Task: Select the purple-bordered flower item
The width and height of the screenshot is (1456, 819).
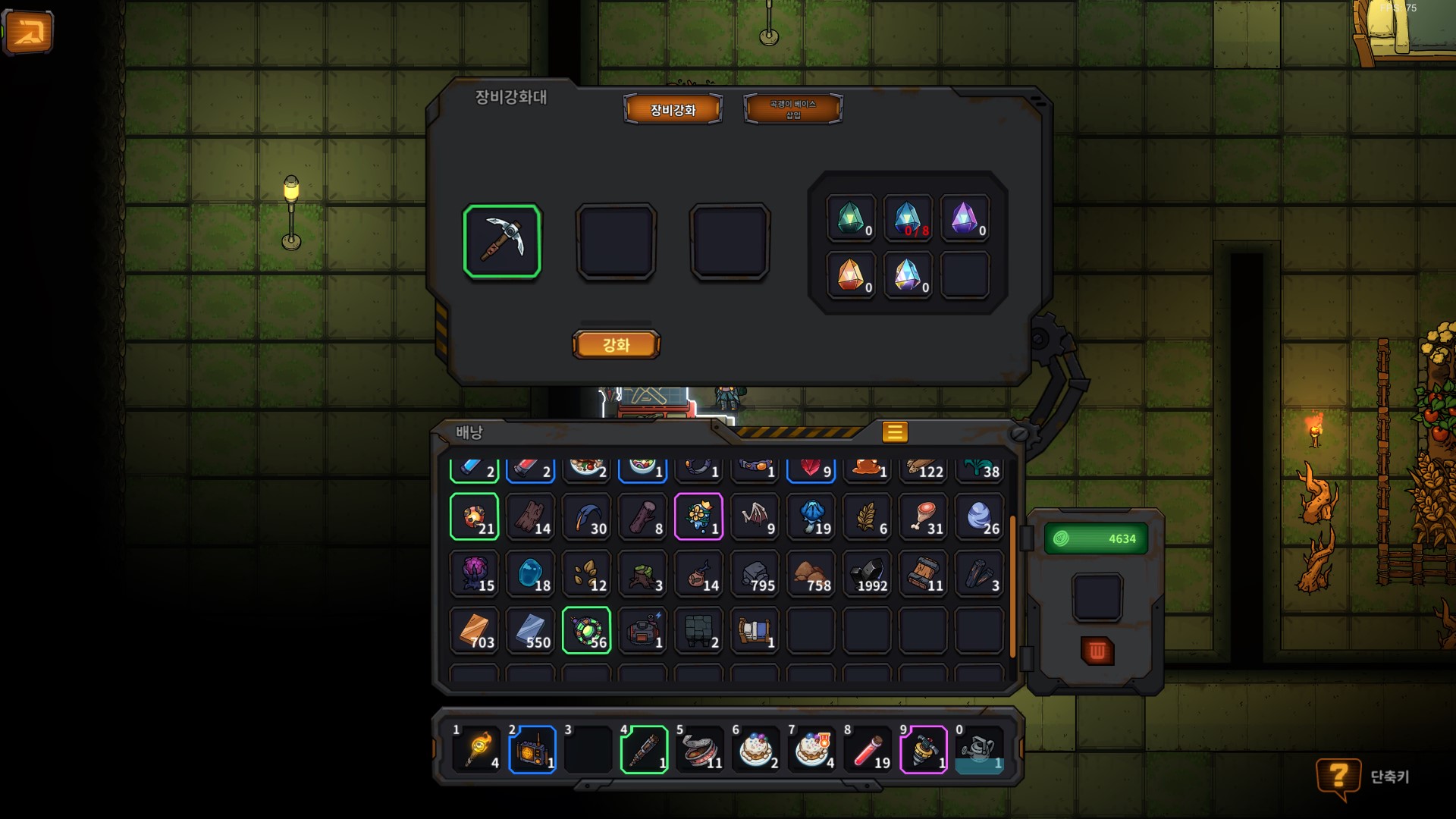Action: point(698,517)
